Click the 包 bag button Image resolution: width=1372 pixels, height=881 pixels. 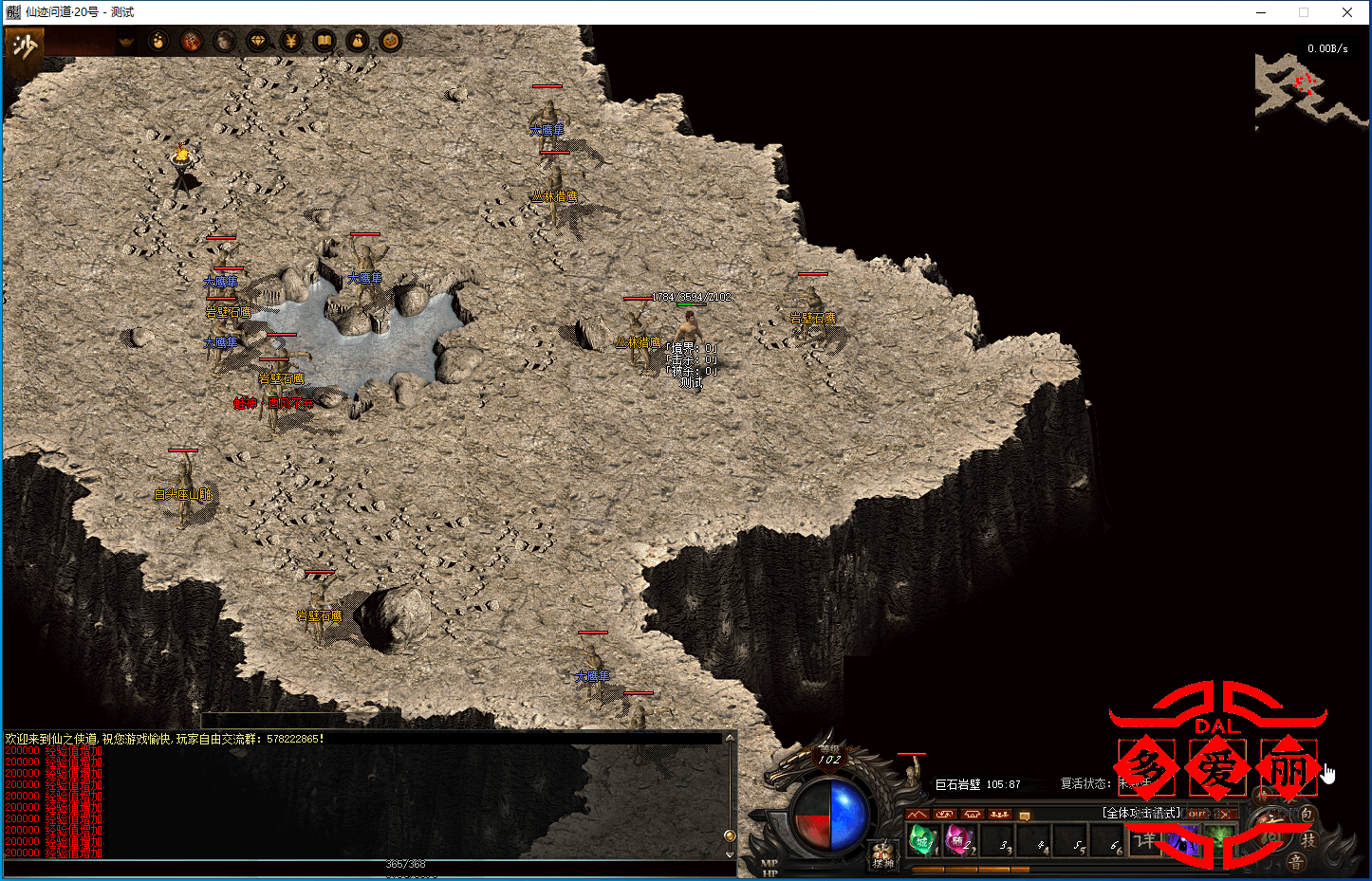1307,815
